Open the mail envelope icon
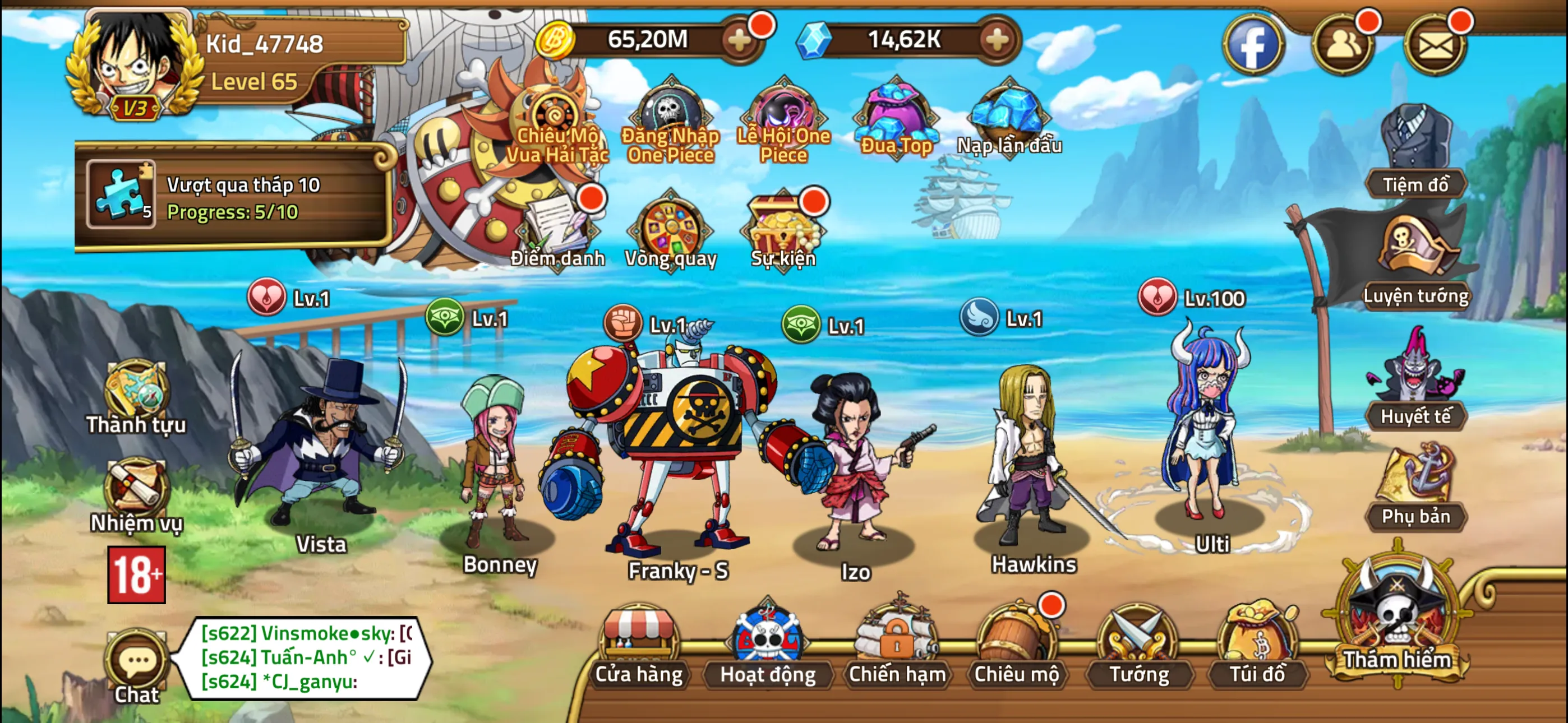The height and width of the screenshot is (723, 1568). (1435, 45)
